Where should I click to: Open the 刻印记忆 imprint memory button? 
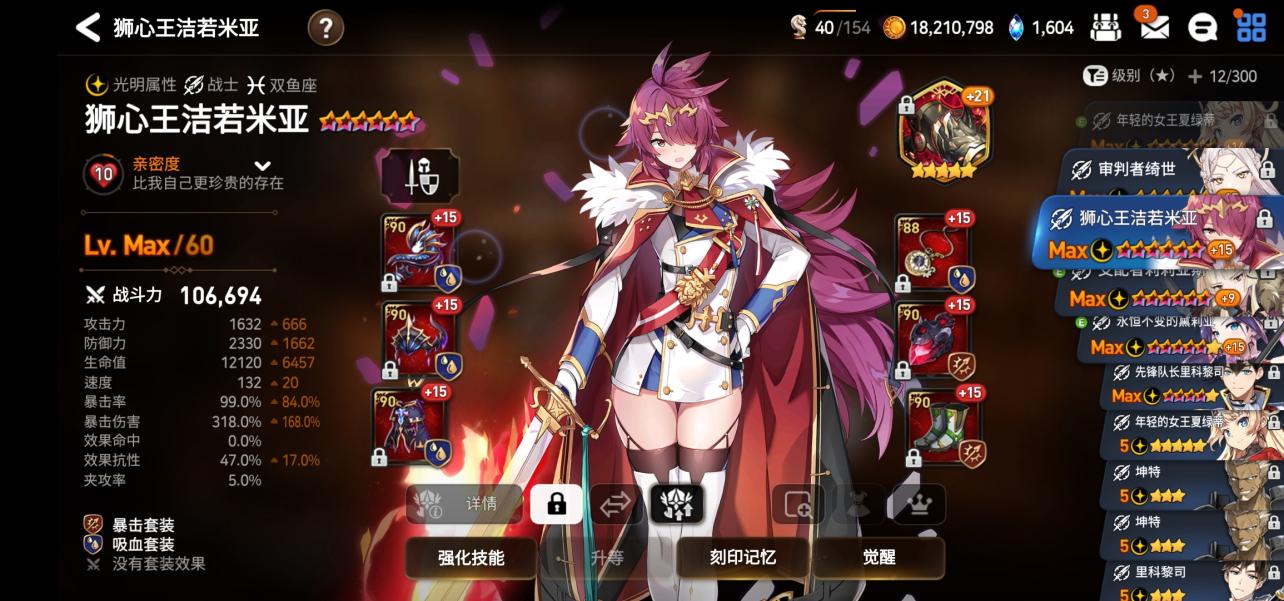[x=741, y=558]
